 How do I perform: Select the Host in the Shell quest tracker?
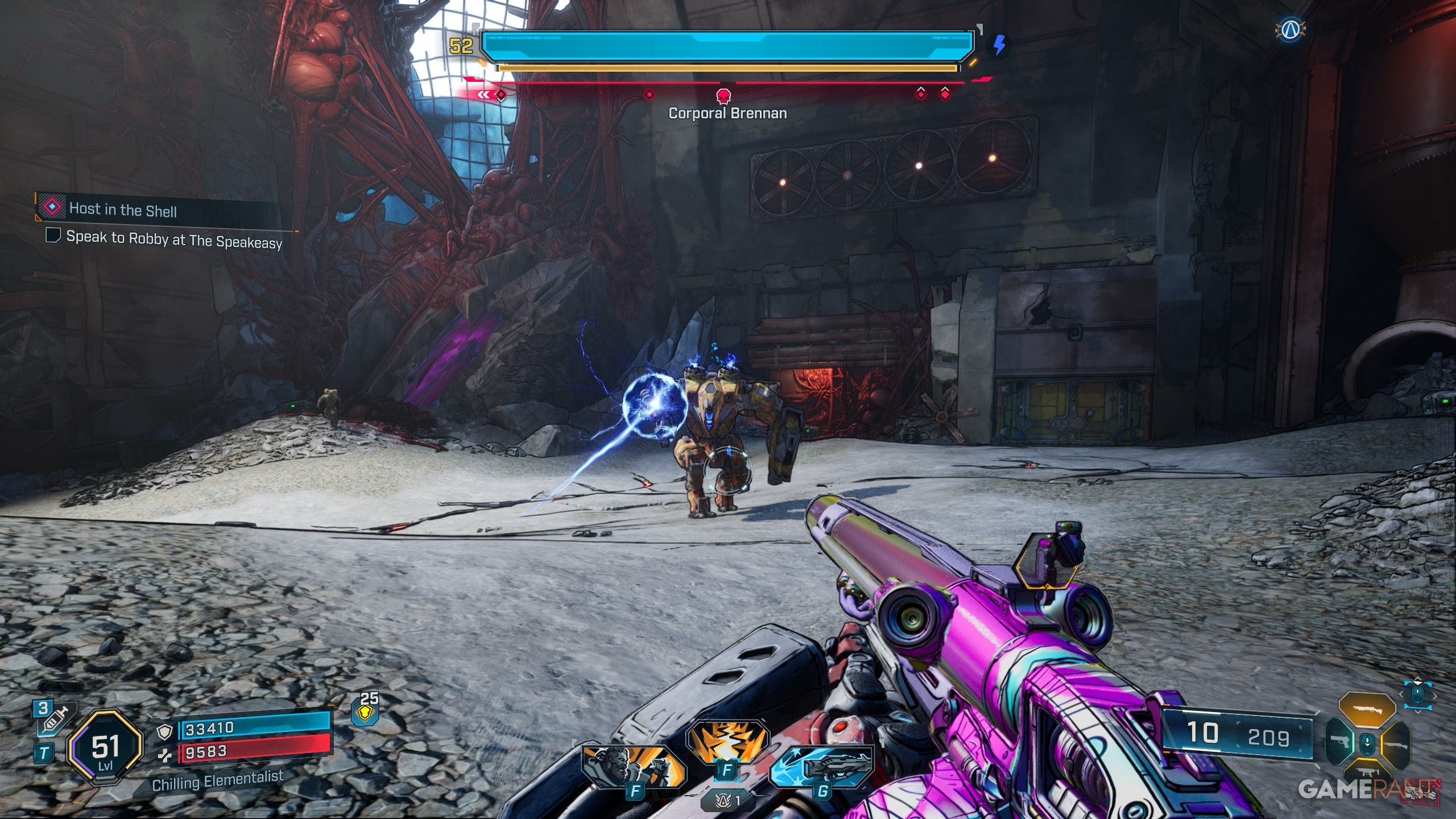[x=122, y=209]
